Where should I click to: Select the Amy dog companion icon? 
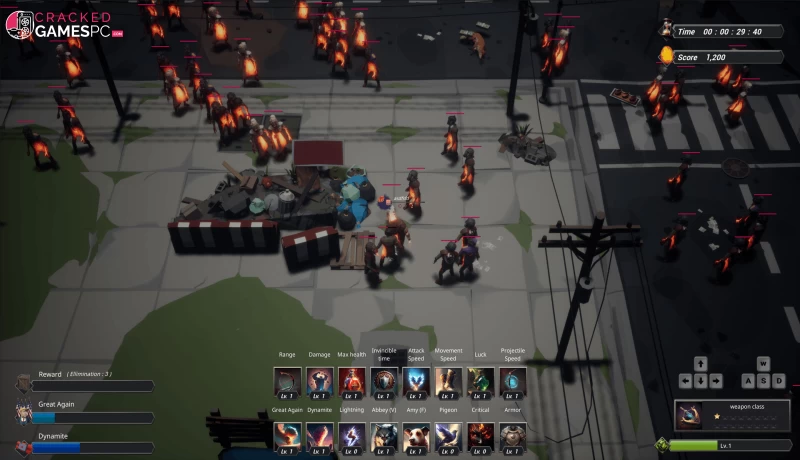tap(416, 436)
